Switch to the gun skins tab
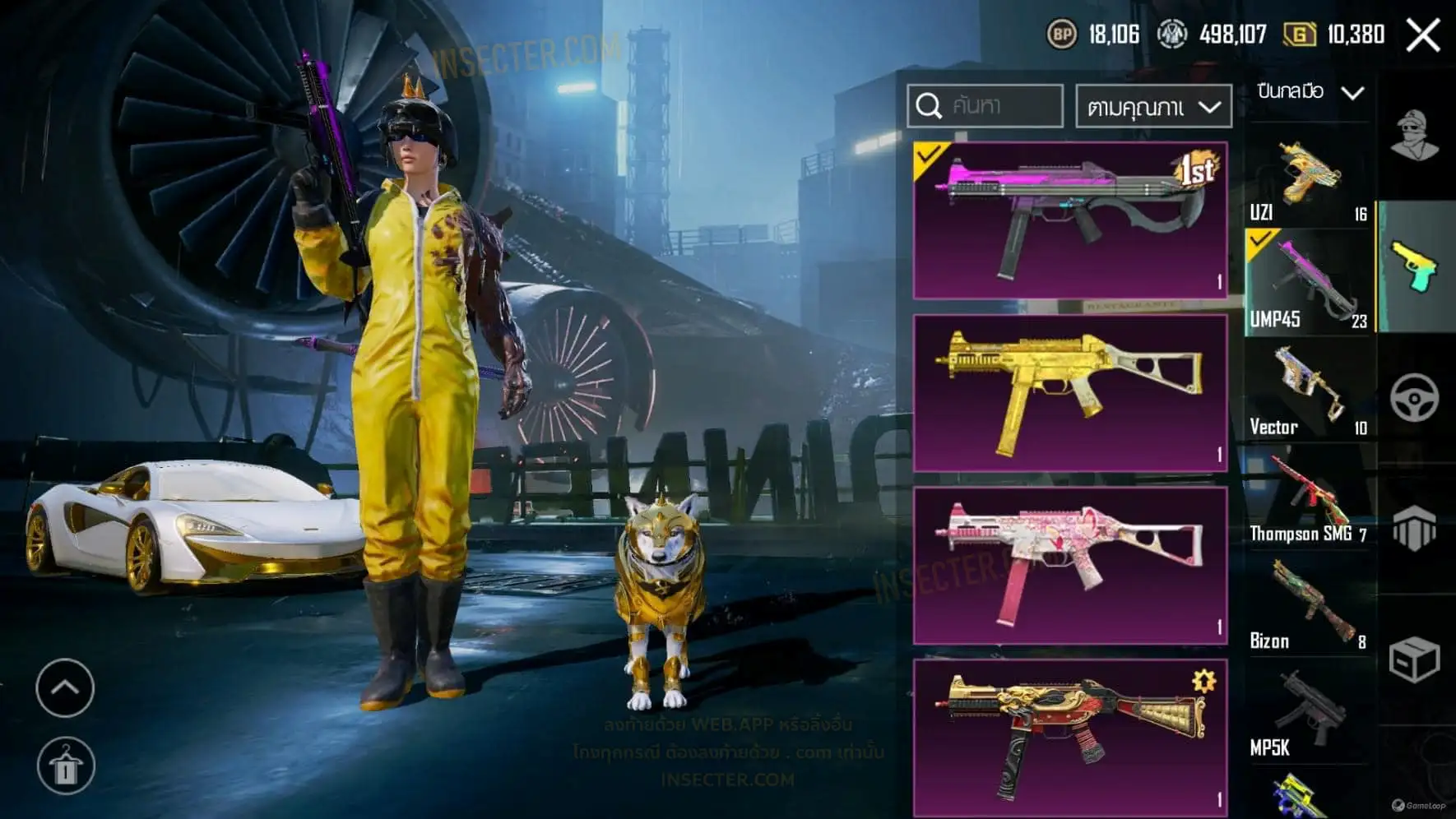The image size is (1456, 819). point(1415,266)
